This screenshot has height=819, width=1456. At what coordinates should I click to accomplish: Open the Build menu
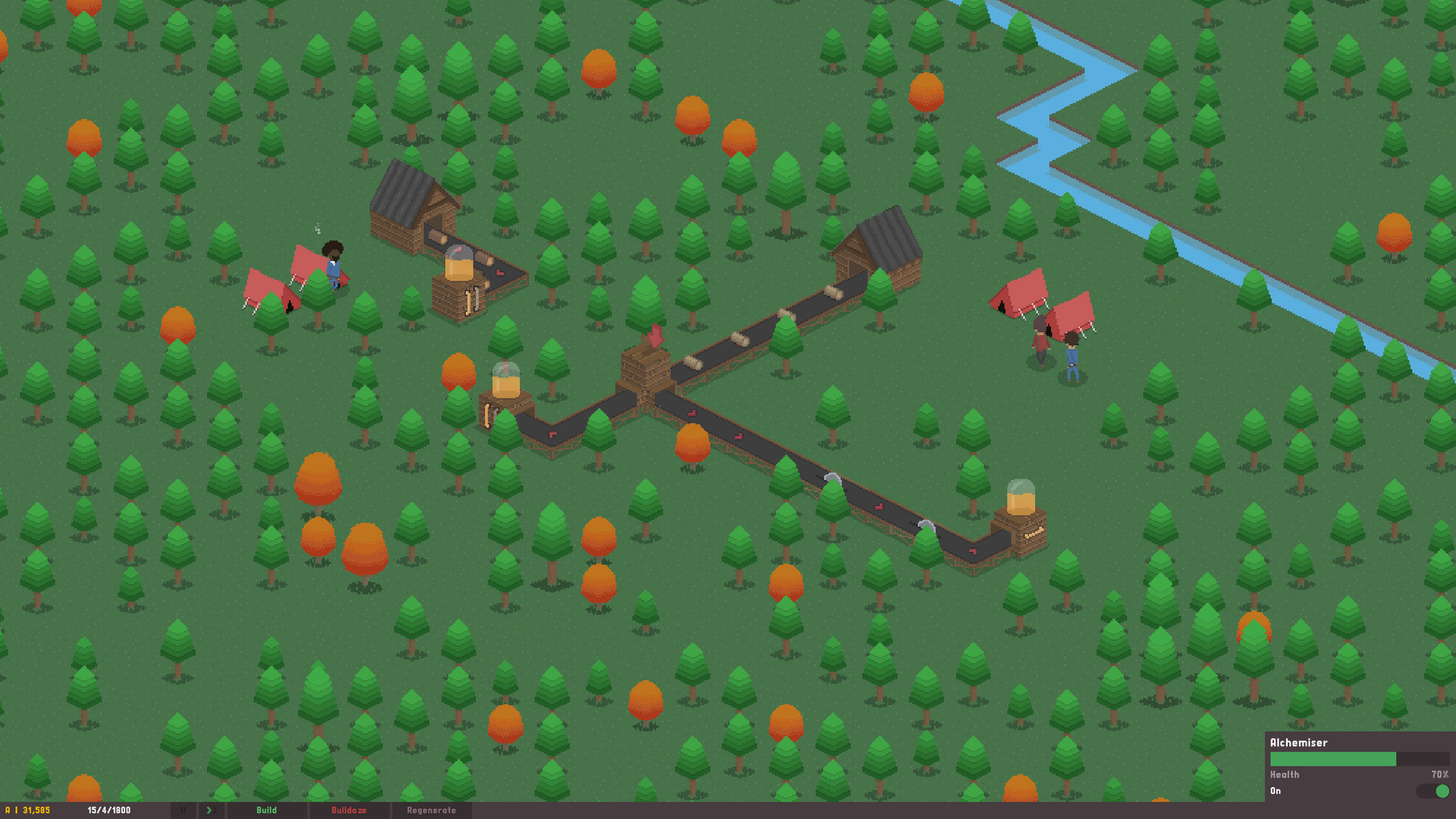(267, 810)
